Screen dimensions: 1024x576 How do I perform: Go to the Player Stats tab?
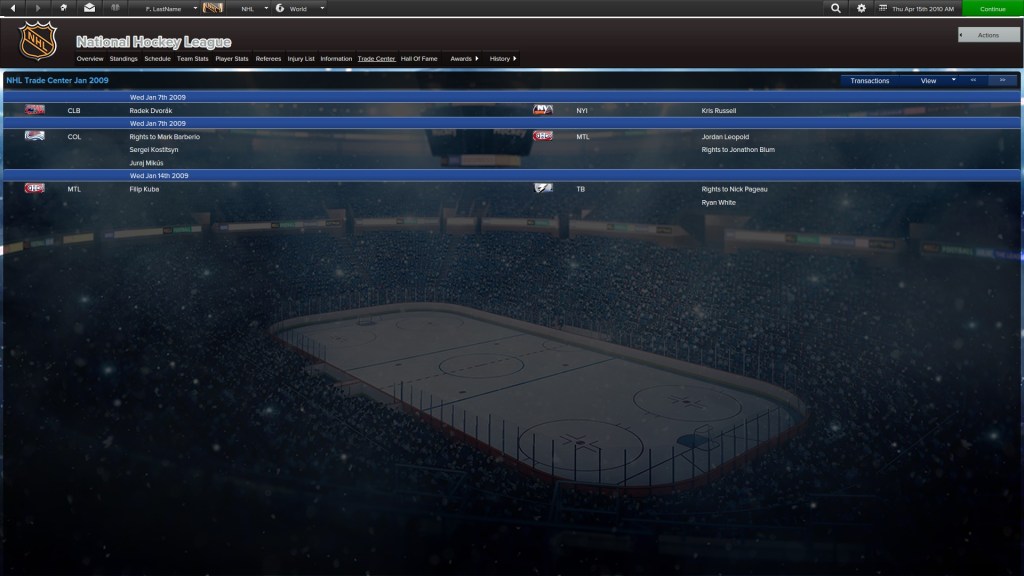tap(232, 59)
